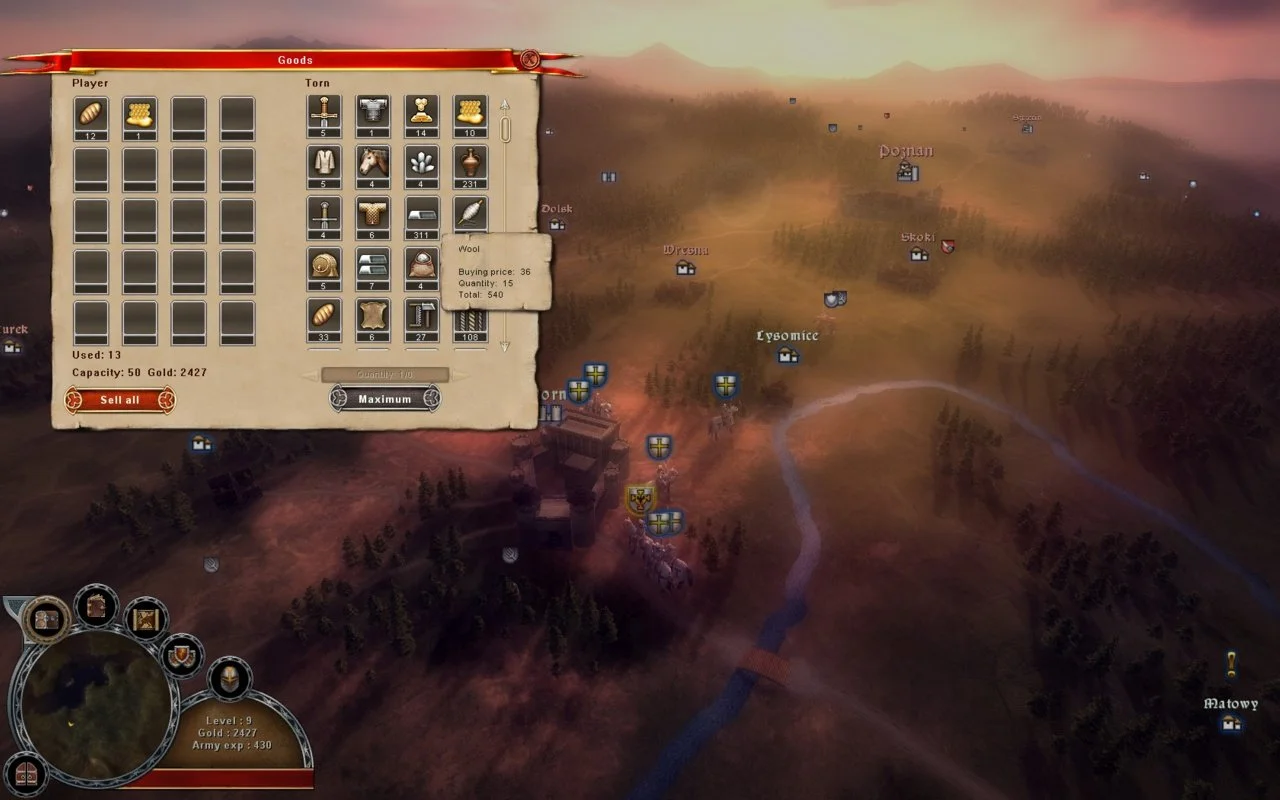
Task: Click the honeycomb item in Player inventory
Action: click(142, 113)
